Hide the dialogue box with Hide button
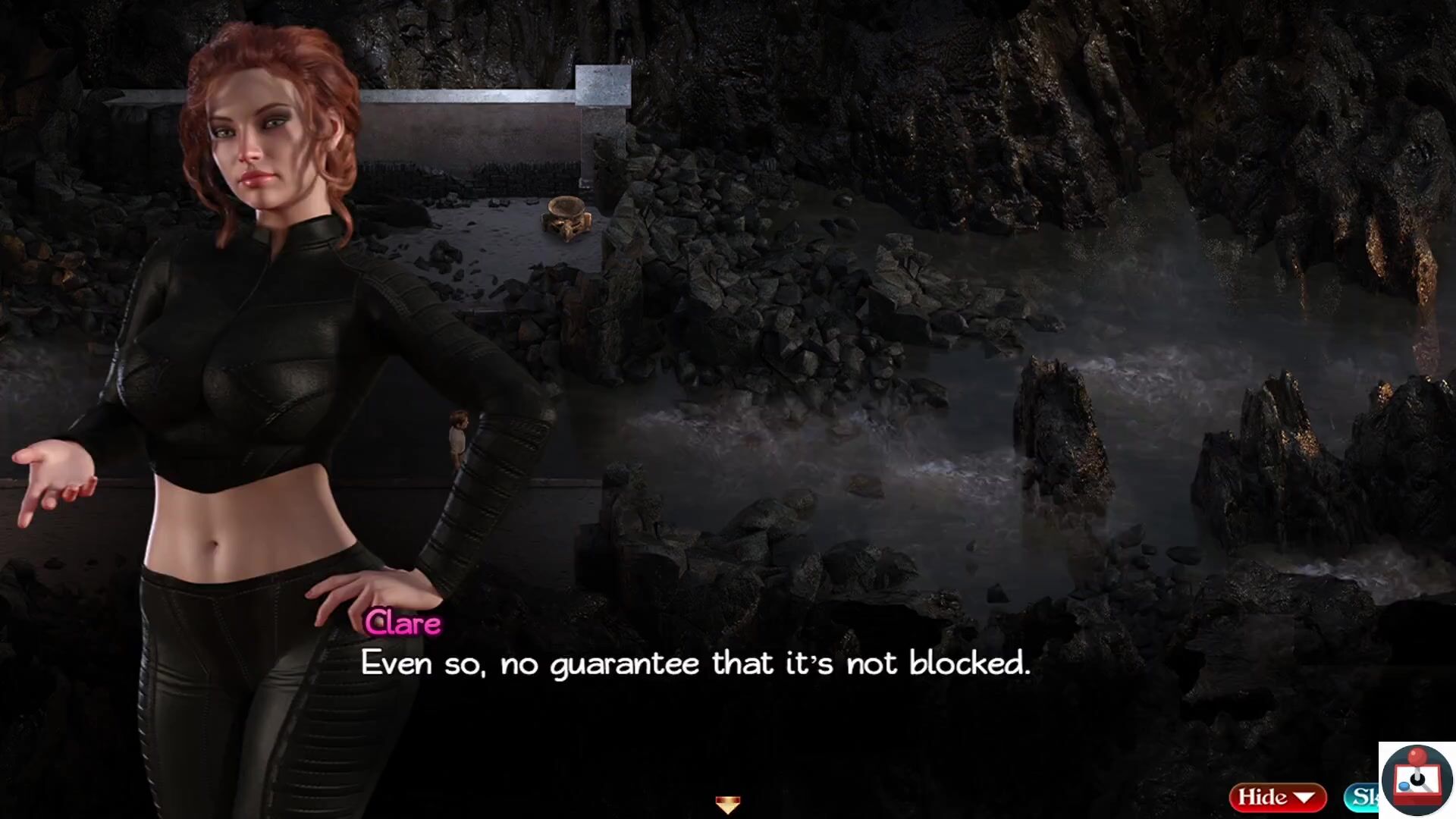Image resolution: width=1456 pixels, height=819 pixels. click(1277, 797)
